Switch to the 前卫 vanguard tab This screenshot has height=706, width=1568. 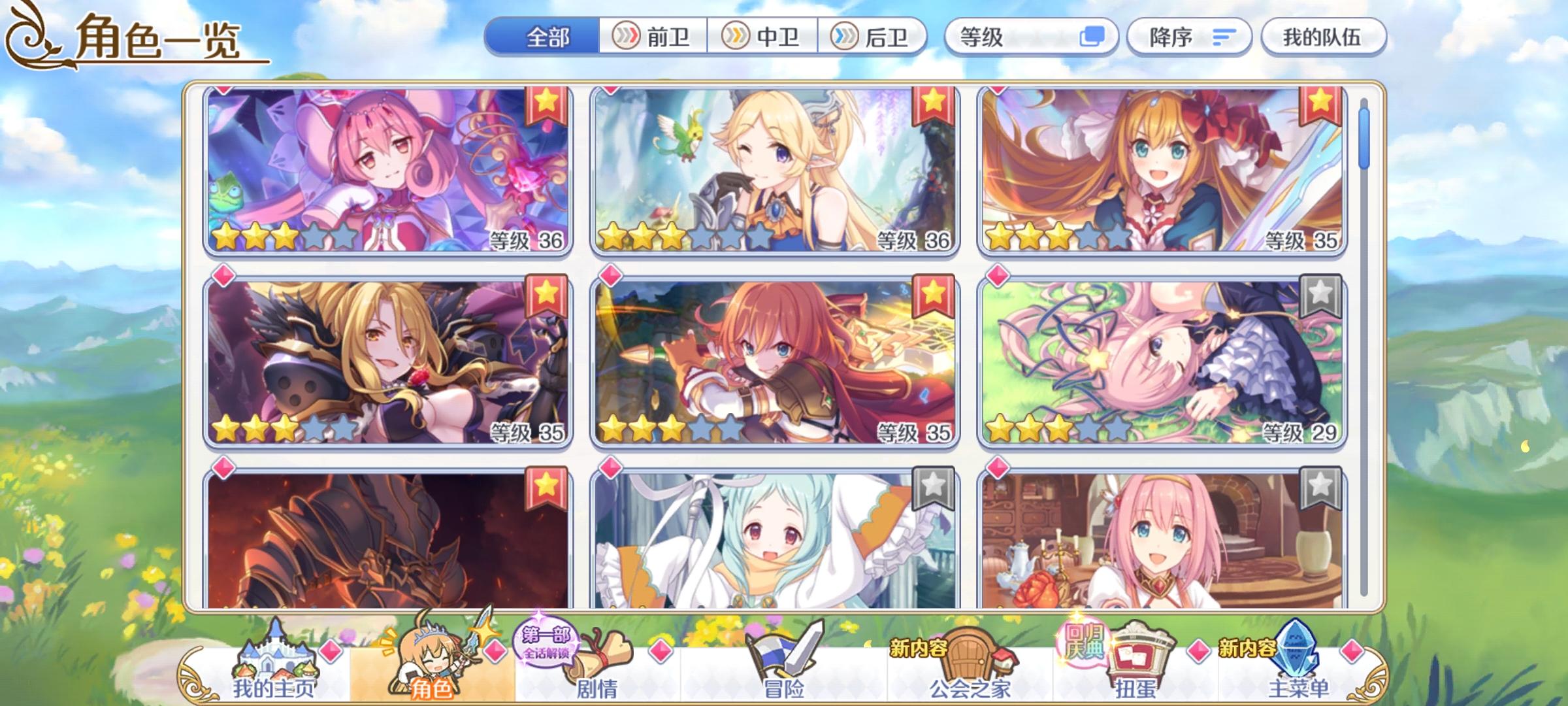click(x=654, y=37)
